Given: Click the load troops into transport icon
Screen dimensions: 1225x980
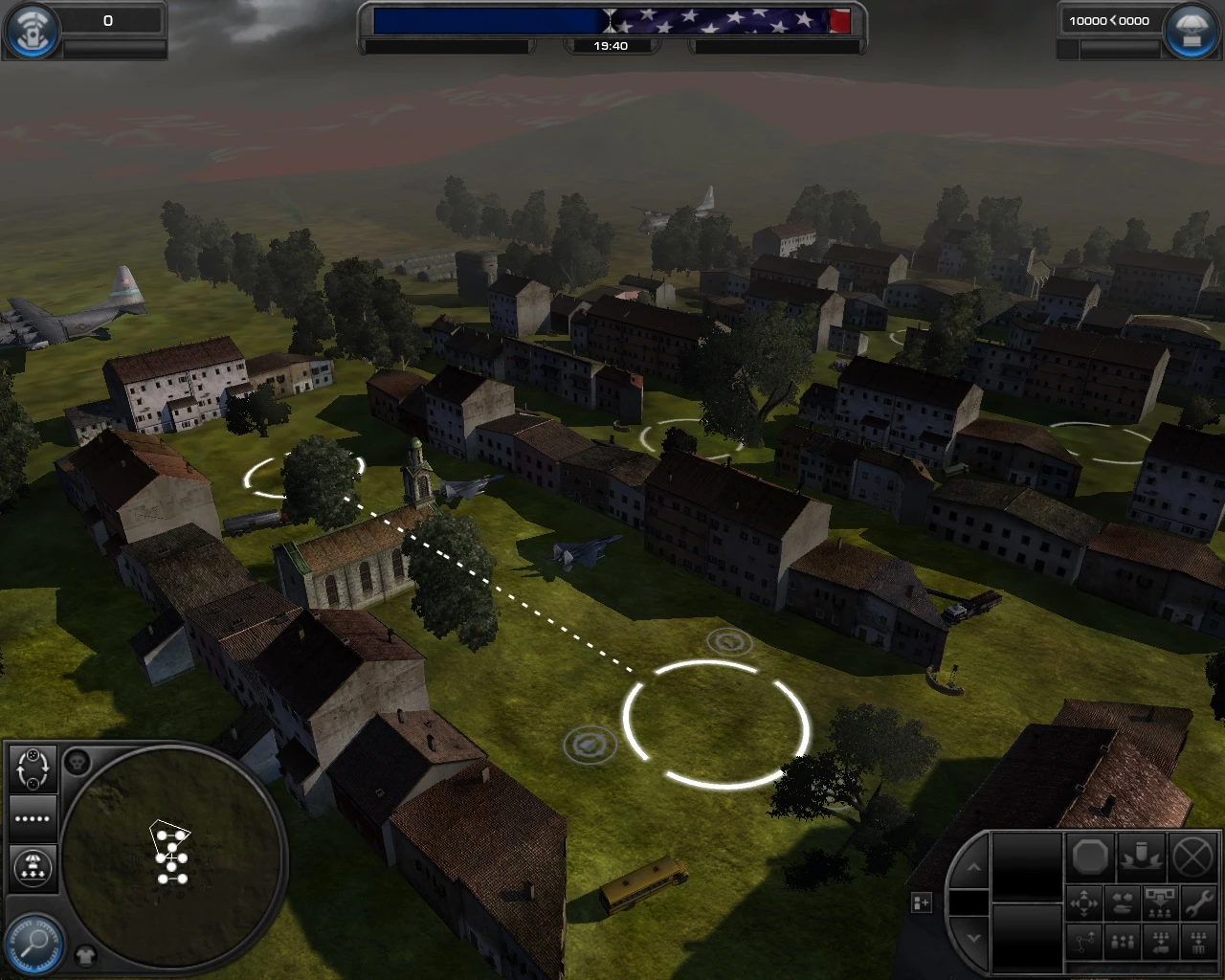Looking at the screenshot, I should point(1160,943).
